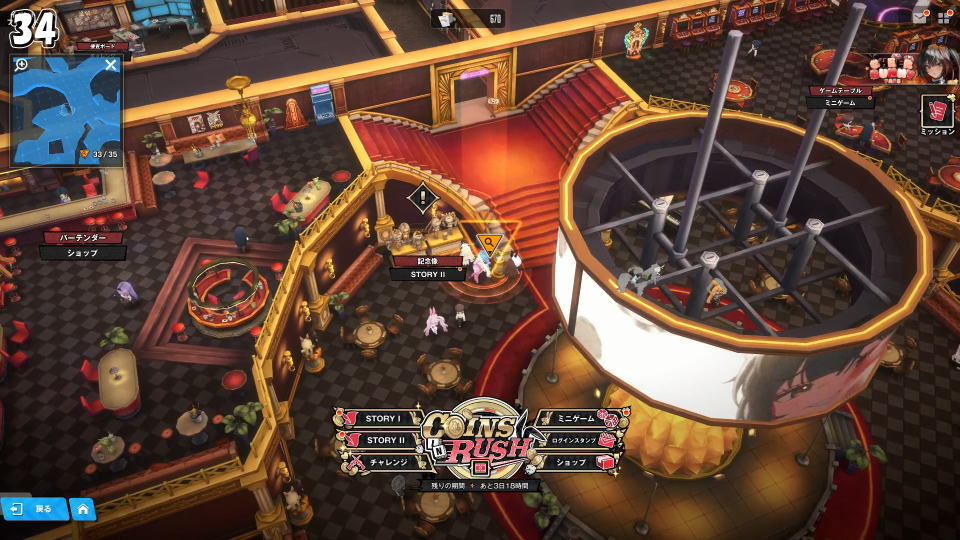The height and width of the screenshot is (540, 960).
Task: Close the minimap with the X
Action: click(x=111, y=65)
